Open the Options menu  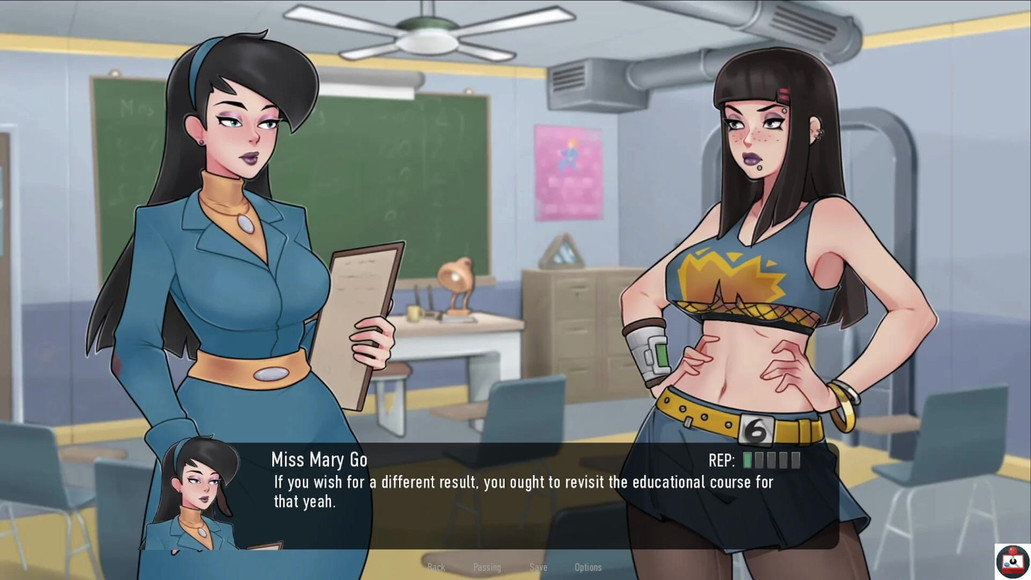pos(588,567)
